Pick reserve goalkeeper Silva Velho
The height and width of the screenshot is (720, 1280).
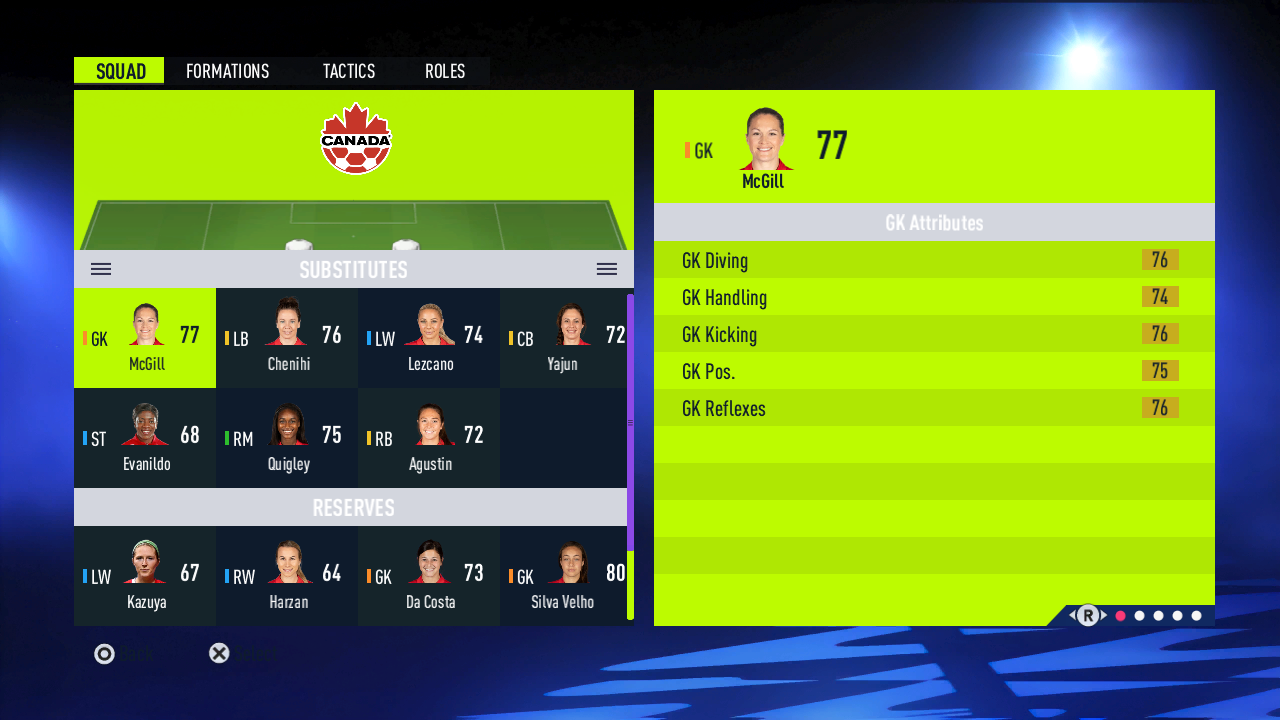tap(563, 576)
